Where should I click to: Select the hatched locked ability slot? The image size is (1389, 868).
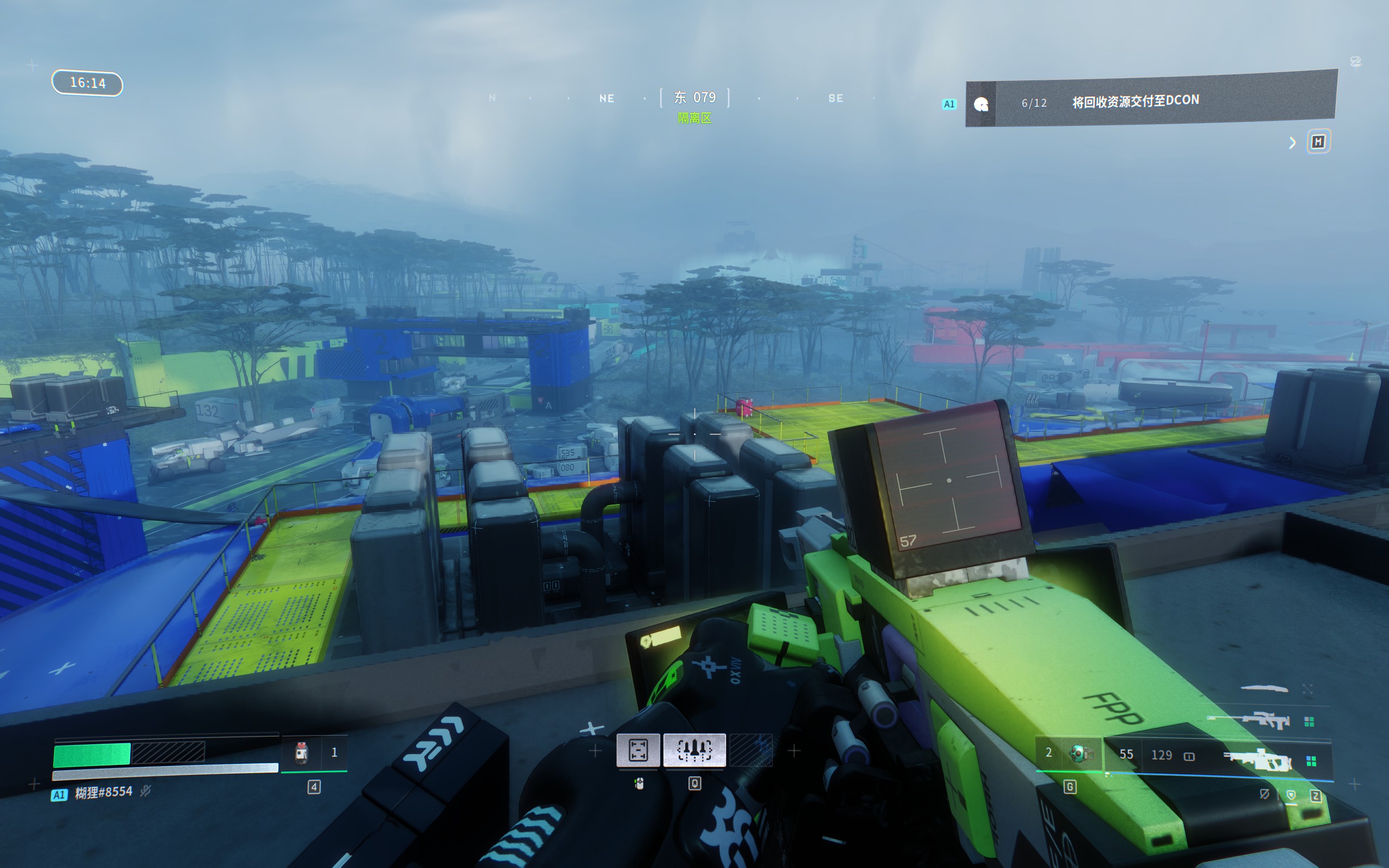[x=751, y=750]
